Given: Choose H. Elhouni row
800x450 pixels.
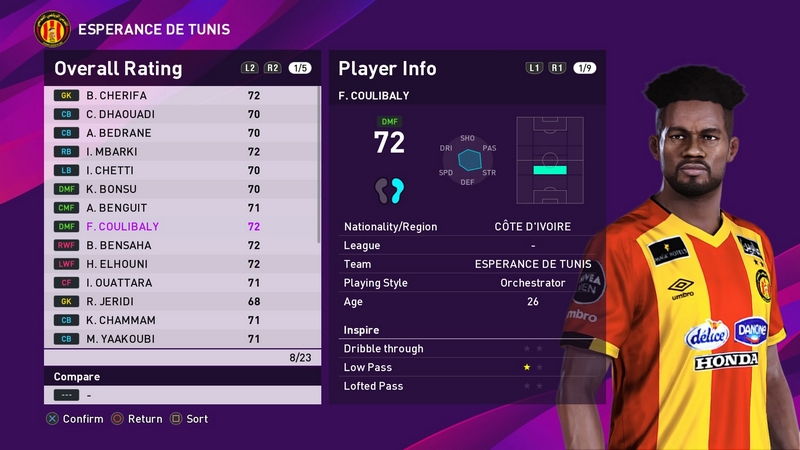Looking at the screenshot, I should click(x=180, y=264).
